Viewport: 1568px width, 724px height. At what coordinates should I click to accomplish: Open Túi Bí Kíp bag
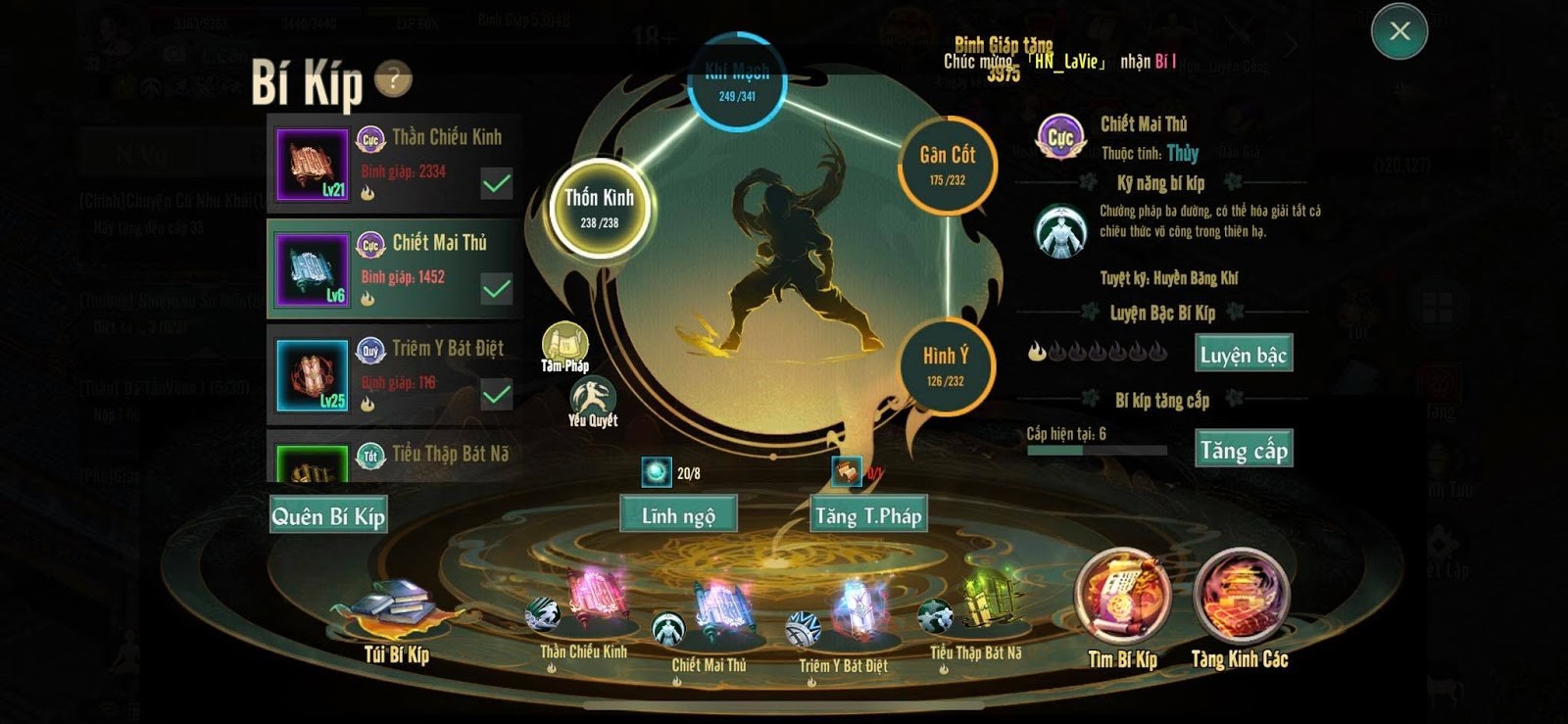point(396,615)
